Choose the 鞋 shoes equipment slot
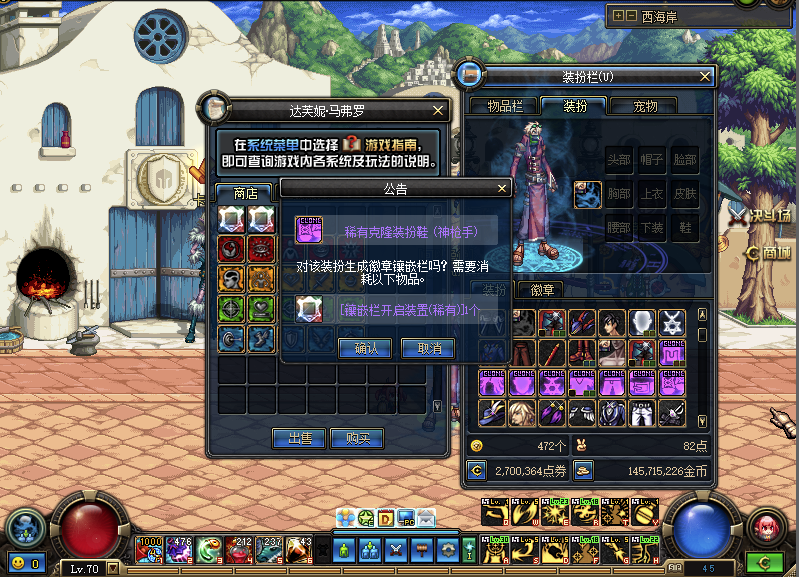The image size is (799, 577). point(684,228)
